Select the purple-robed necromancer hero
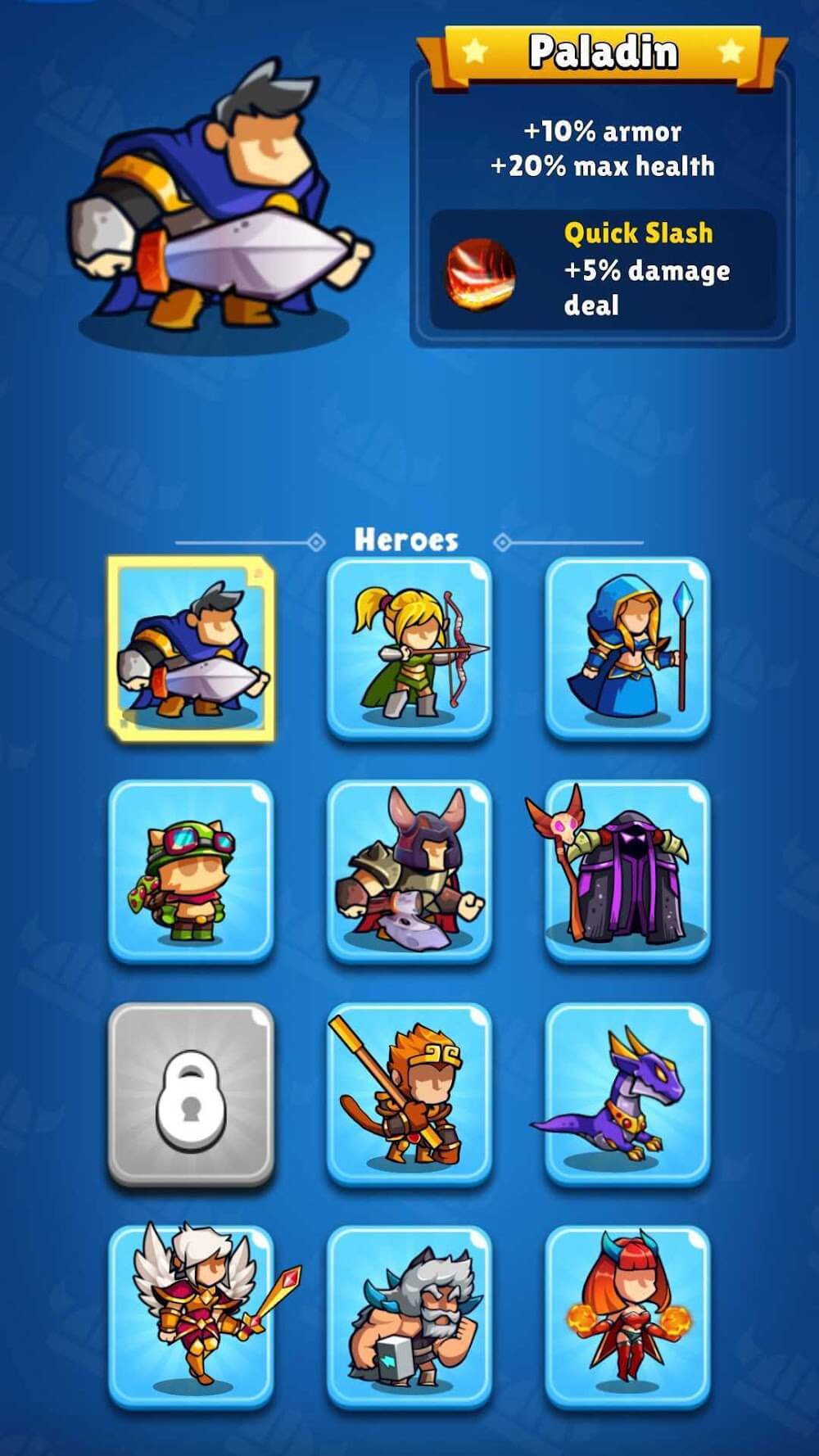Viewport: 819px width, 1456px height. click(627, 870)
